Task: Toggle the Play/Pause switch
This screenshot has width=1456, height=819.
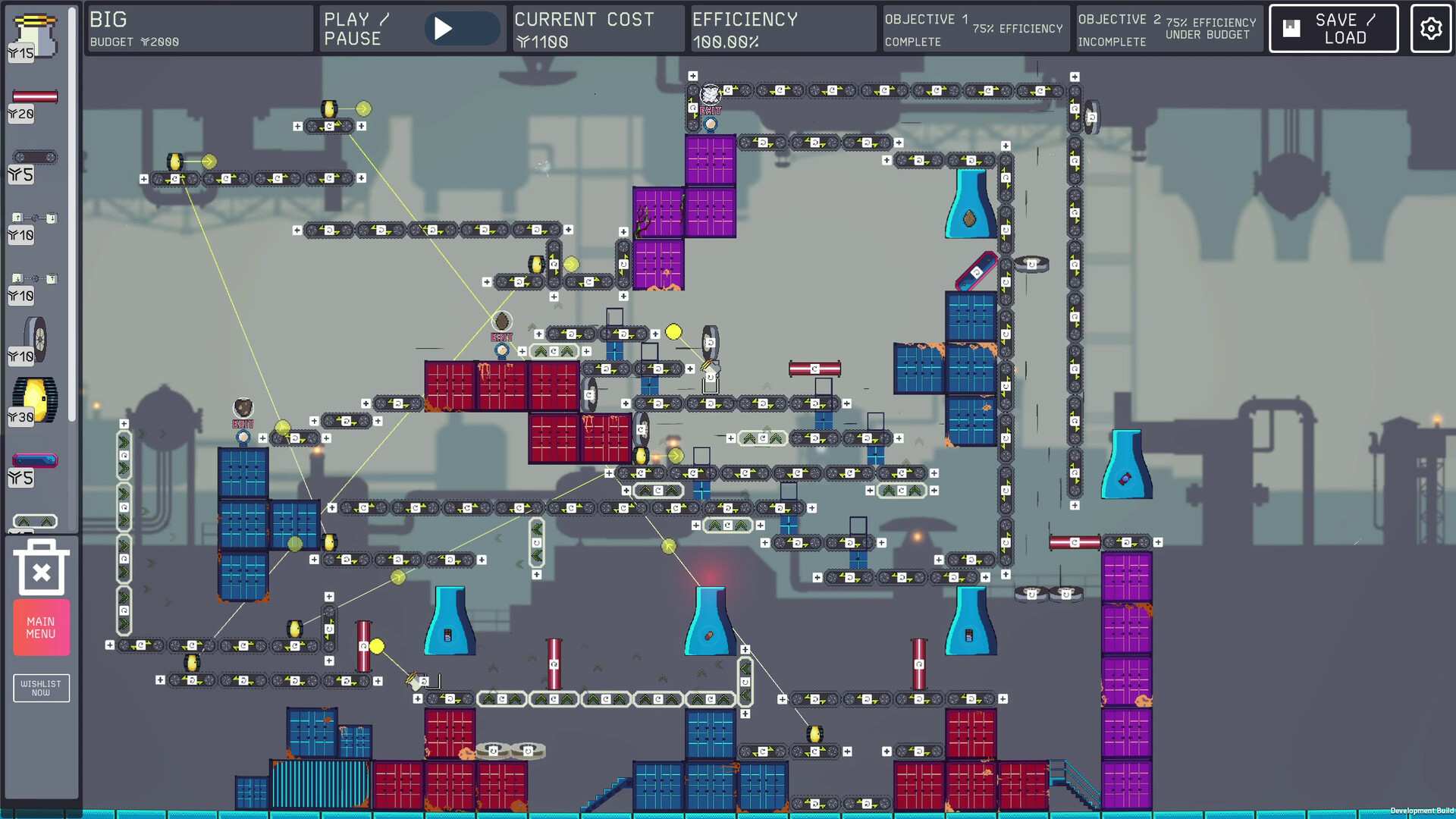Action: coord(463,28)
